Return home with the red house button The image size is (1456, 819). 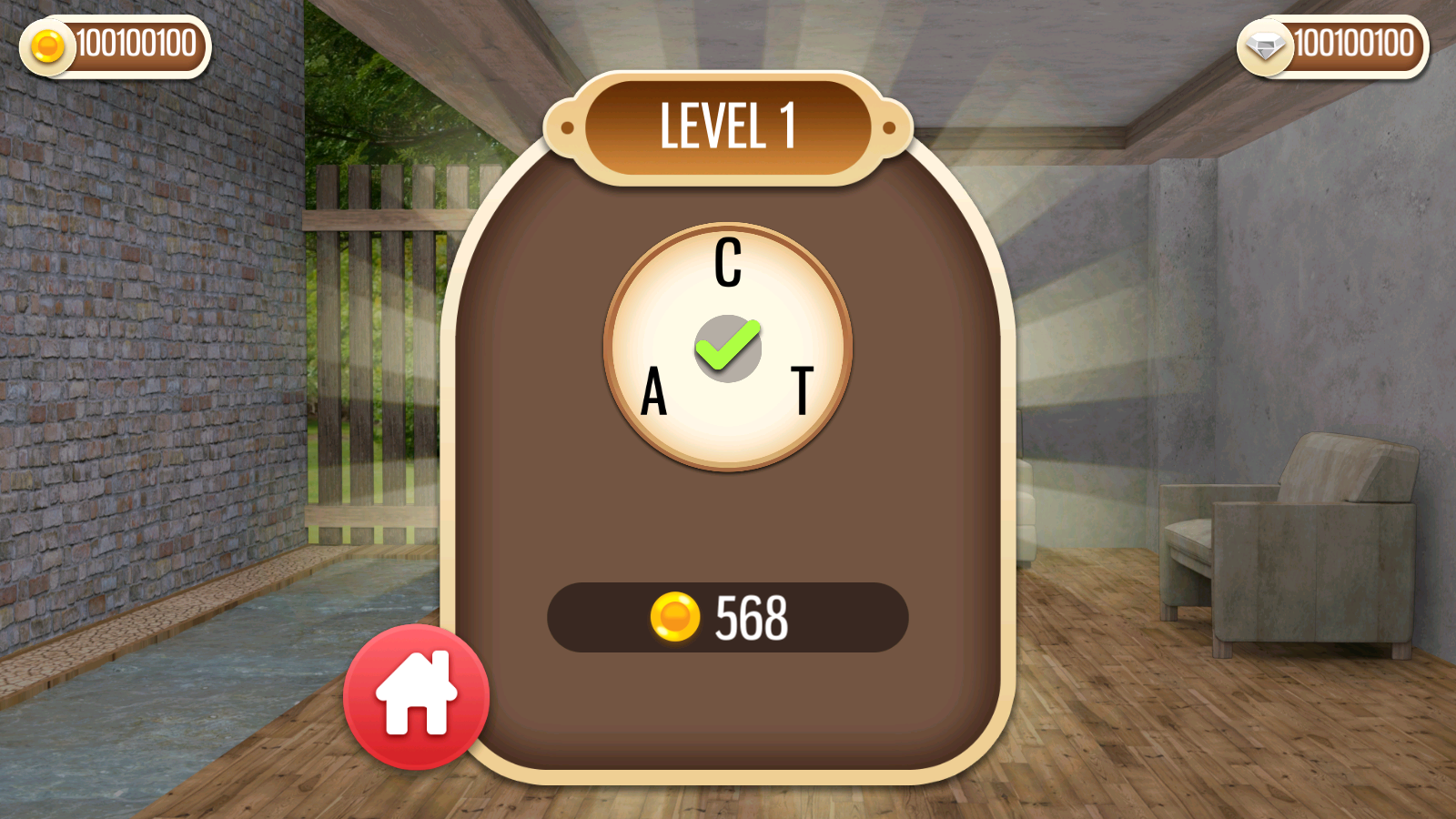416,696
